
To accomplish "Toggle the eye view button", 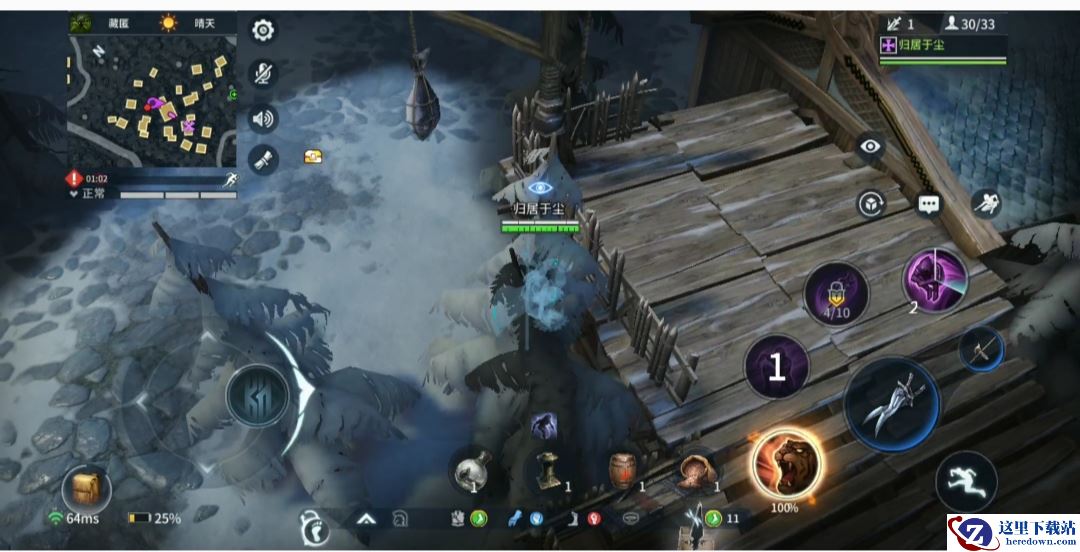I will pyautogui.click(x=871, y=147).
